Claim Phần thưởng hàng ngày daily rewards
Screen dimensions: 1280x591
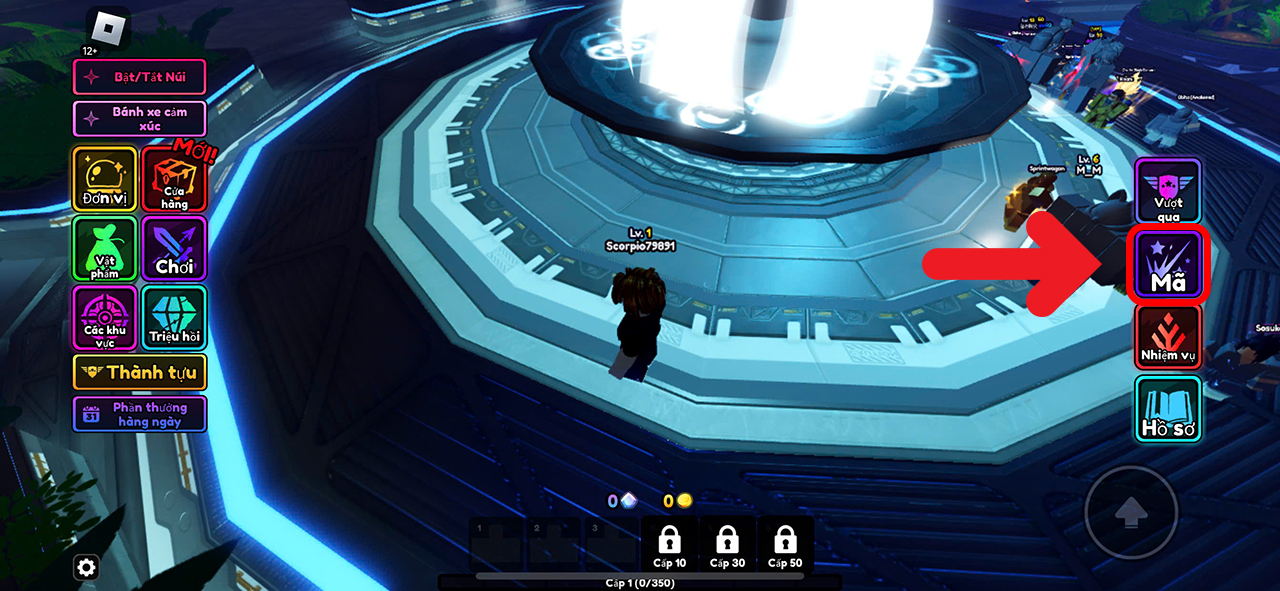tap(140, 414)
